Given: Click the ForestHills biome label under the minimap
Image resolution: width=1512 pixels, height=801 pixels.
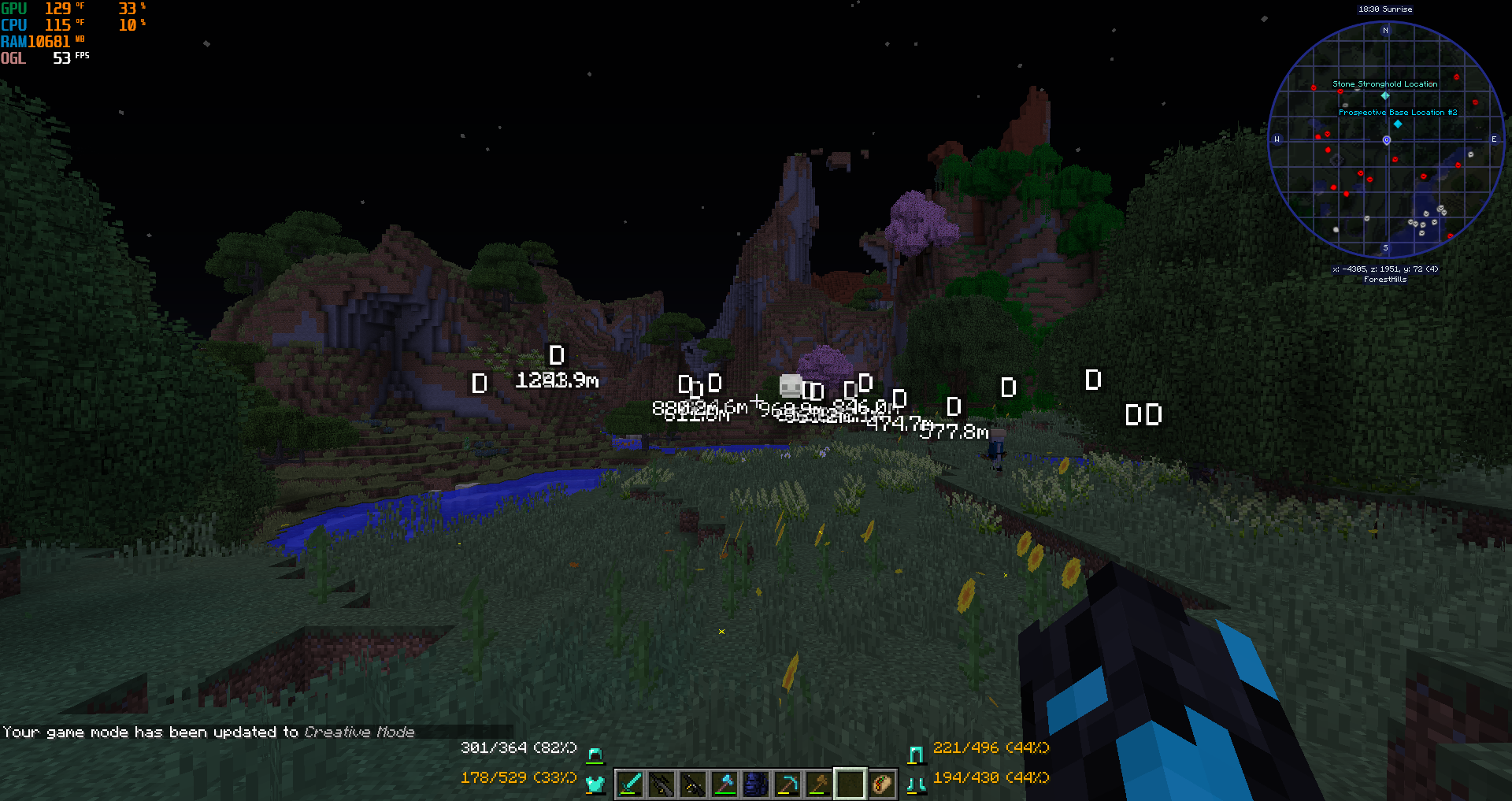Looking at the screenshot, I should click(1384, 279).
